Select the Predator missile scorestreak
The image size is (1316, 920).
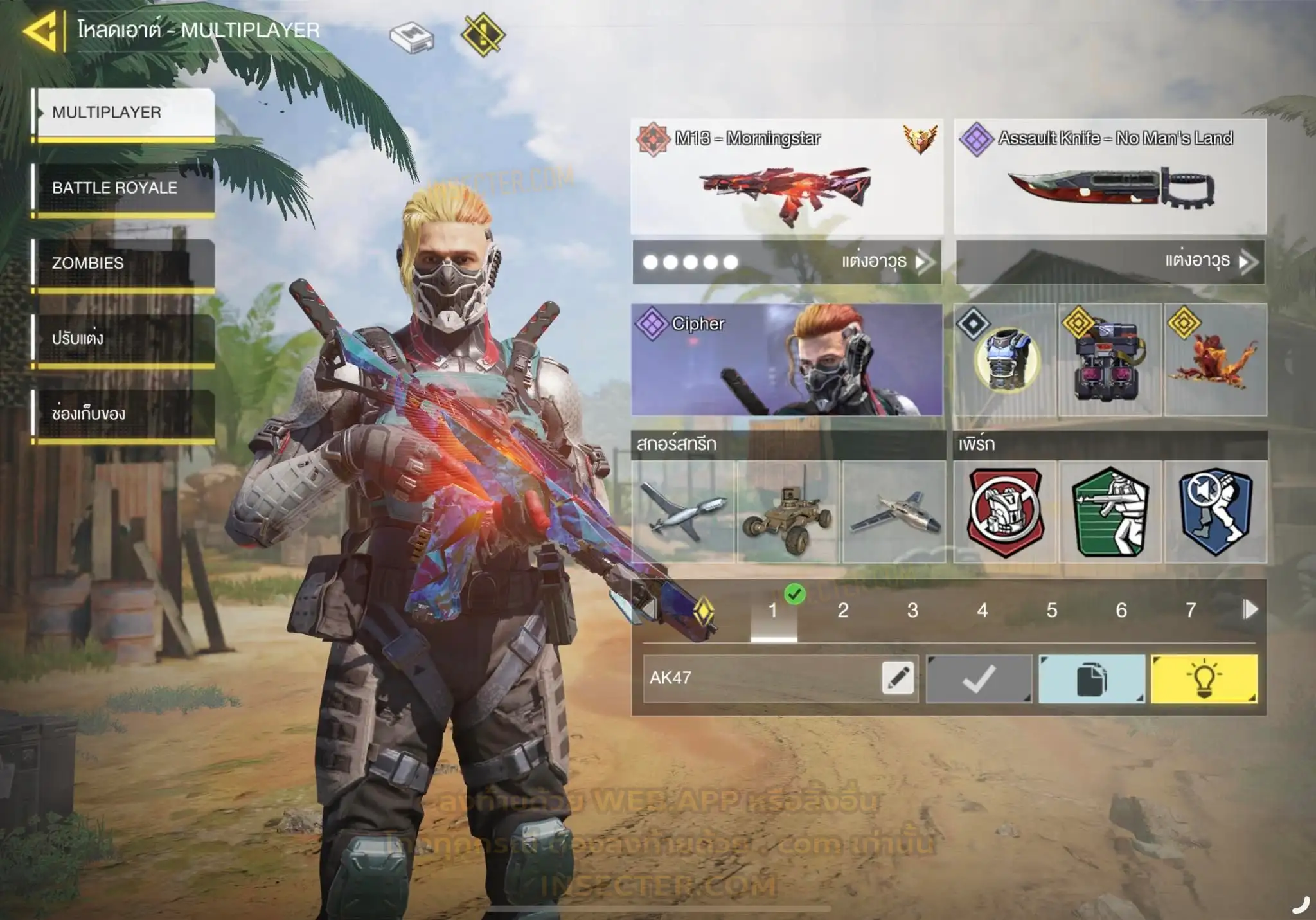click(x=683, y=512)
